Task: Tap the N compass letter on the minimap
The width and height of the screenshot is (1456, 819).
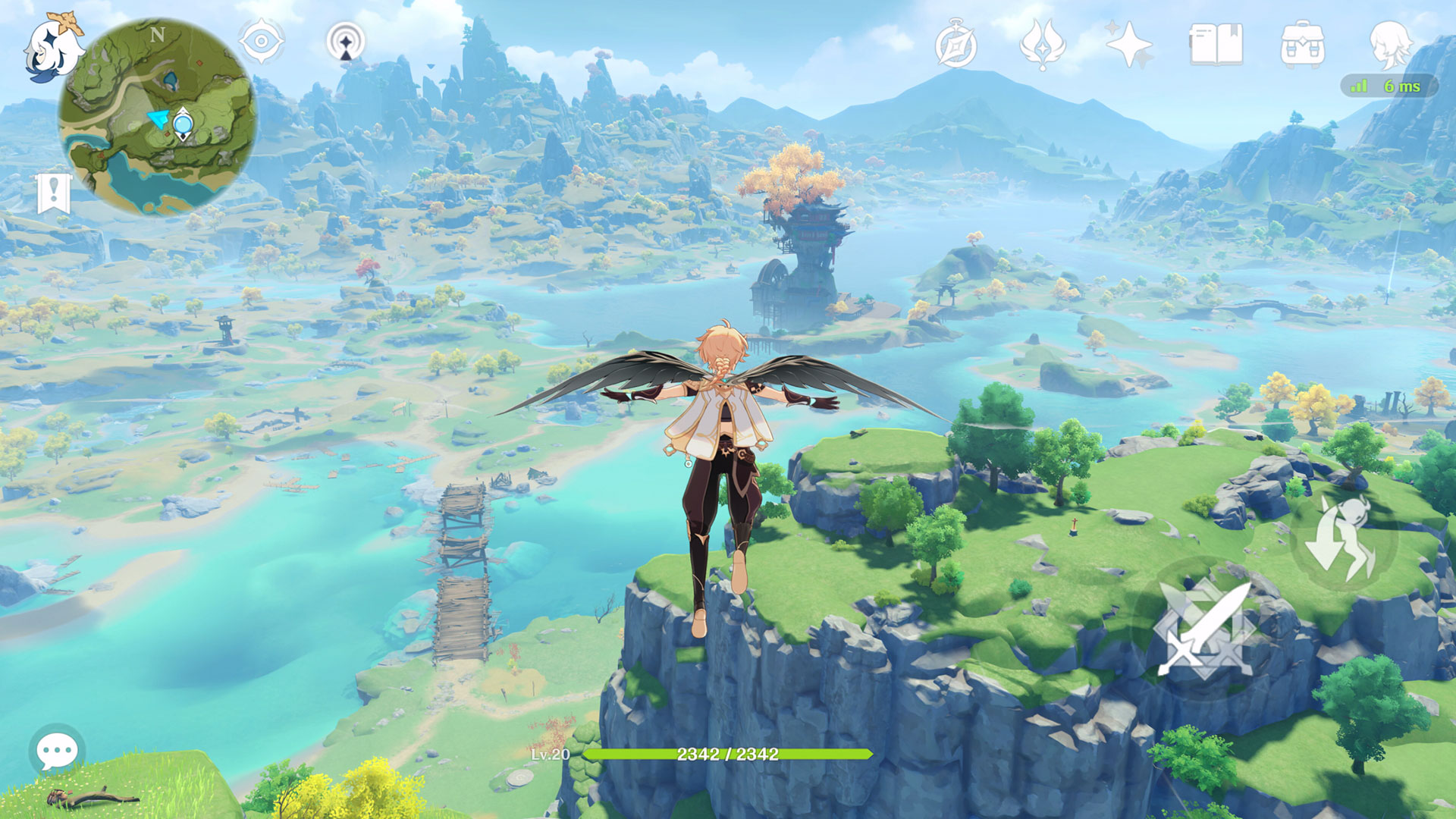Action: 158,33
